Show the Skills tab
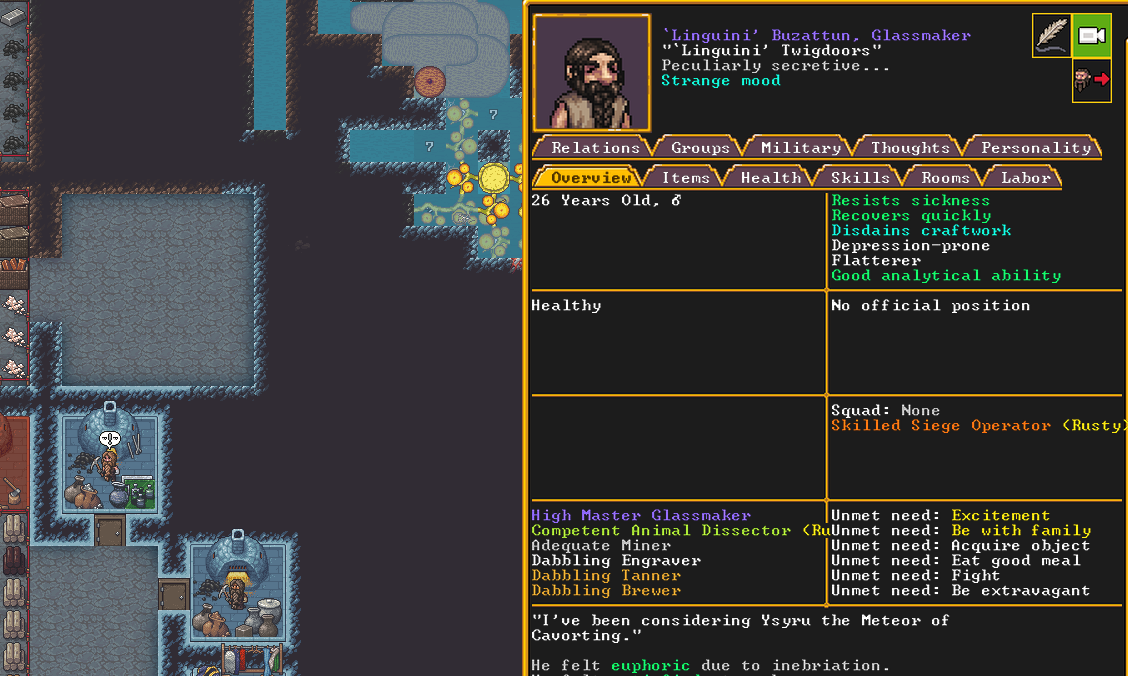1128x676 pixels. [859, 177]
